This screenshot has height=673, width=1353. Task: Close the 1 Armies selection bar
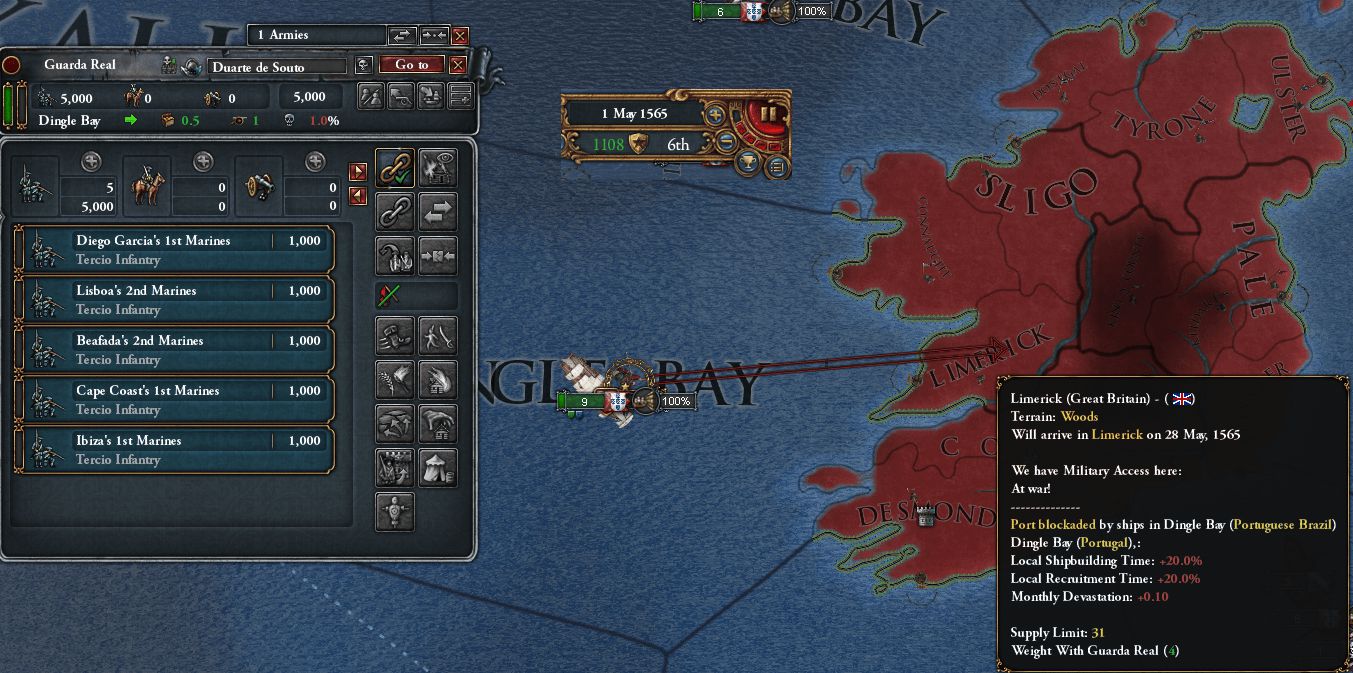460,35
